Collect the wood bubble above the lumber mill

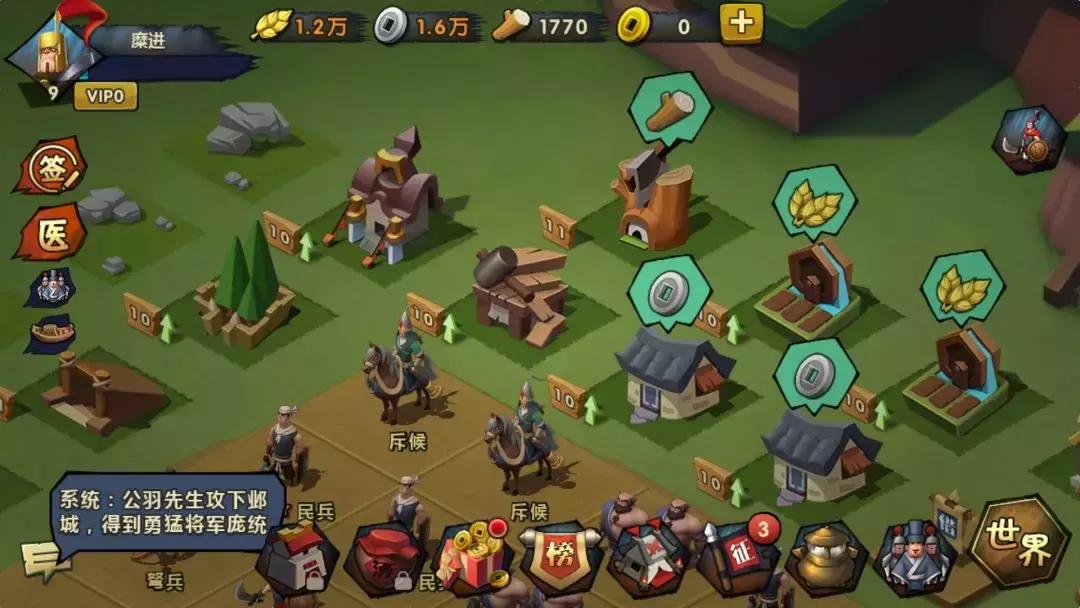point(670,109)
